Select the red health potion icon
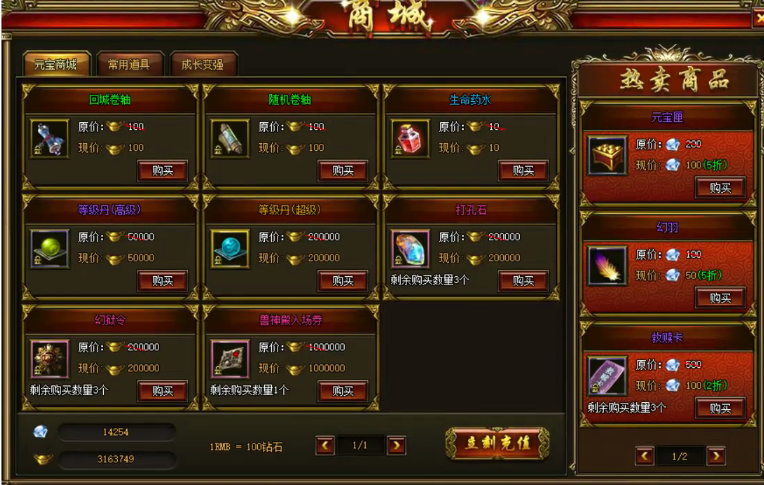The height and width of the screenshot is (485, 764). (410, 139)
